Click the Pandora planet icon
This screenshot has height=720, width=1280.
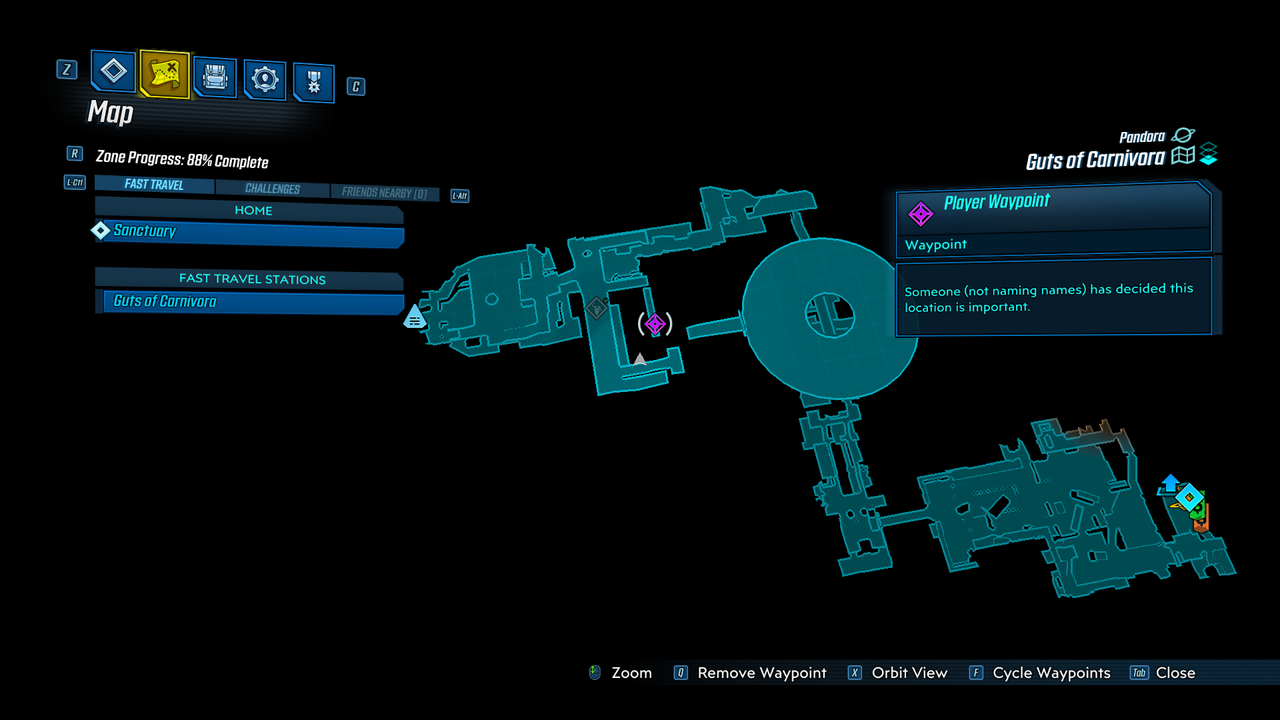(1183, 135)
